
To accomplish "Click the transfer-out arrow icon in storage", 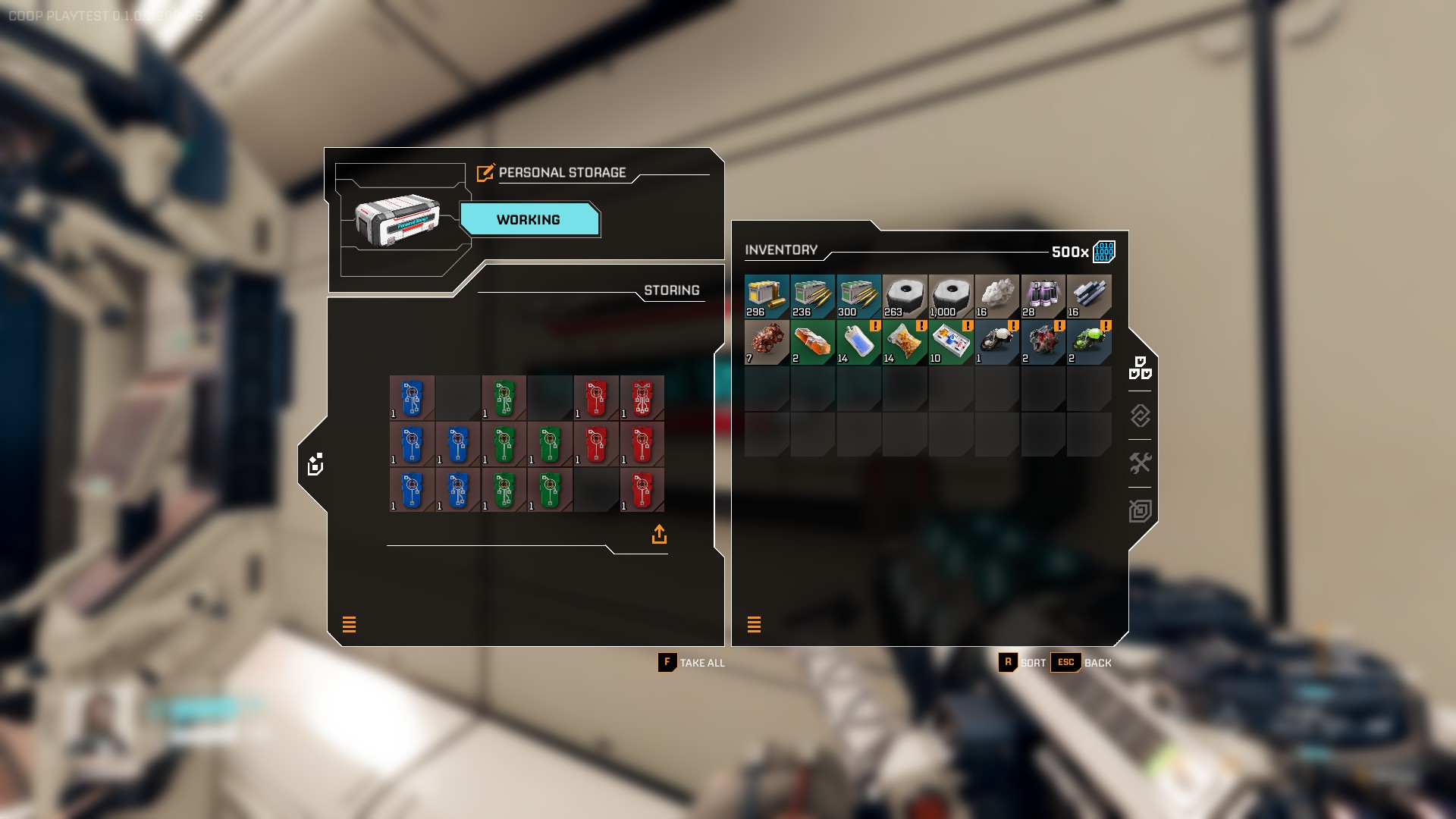I will coord(659,535).
